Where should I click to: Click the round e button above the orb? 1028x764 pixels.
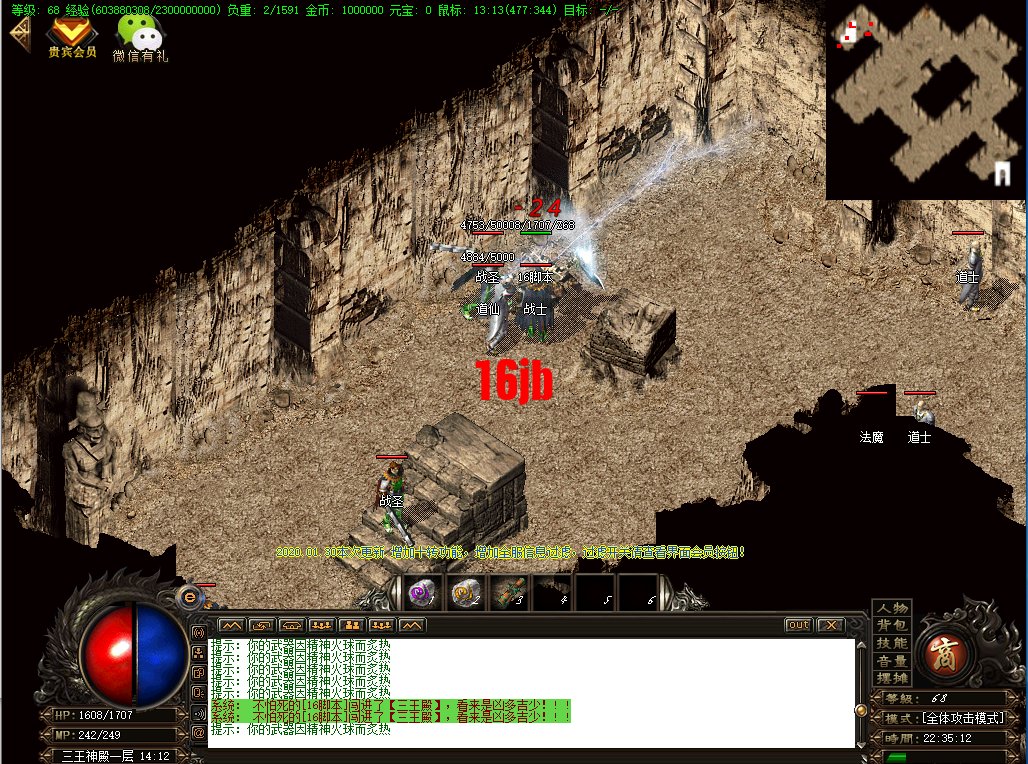pos(189,597)
